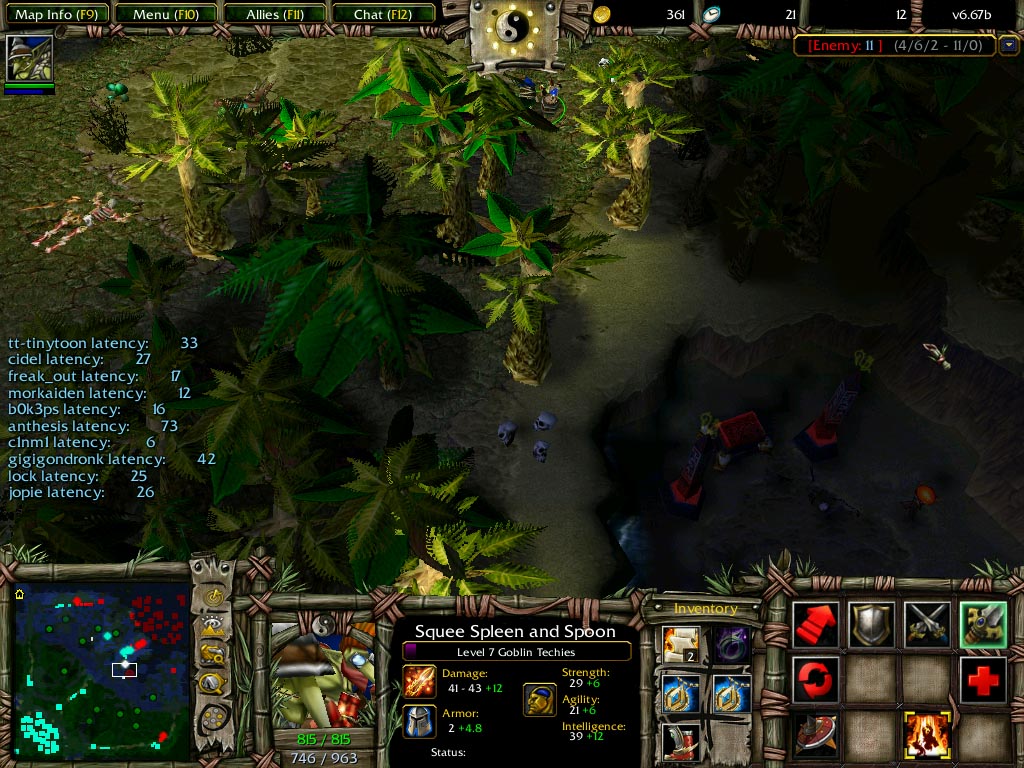
Task: Activate the fiery explosion ability icon
Action: click(x=926, y=736)
